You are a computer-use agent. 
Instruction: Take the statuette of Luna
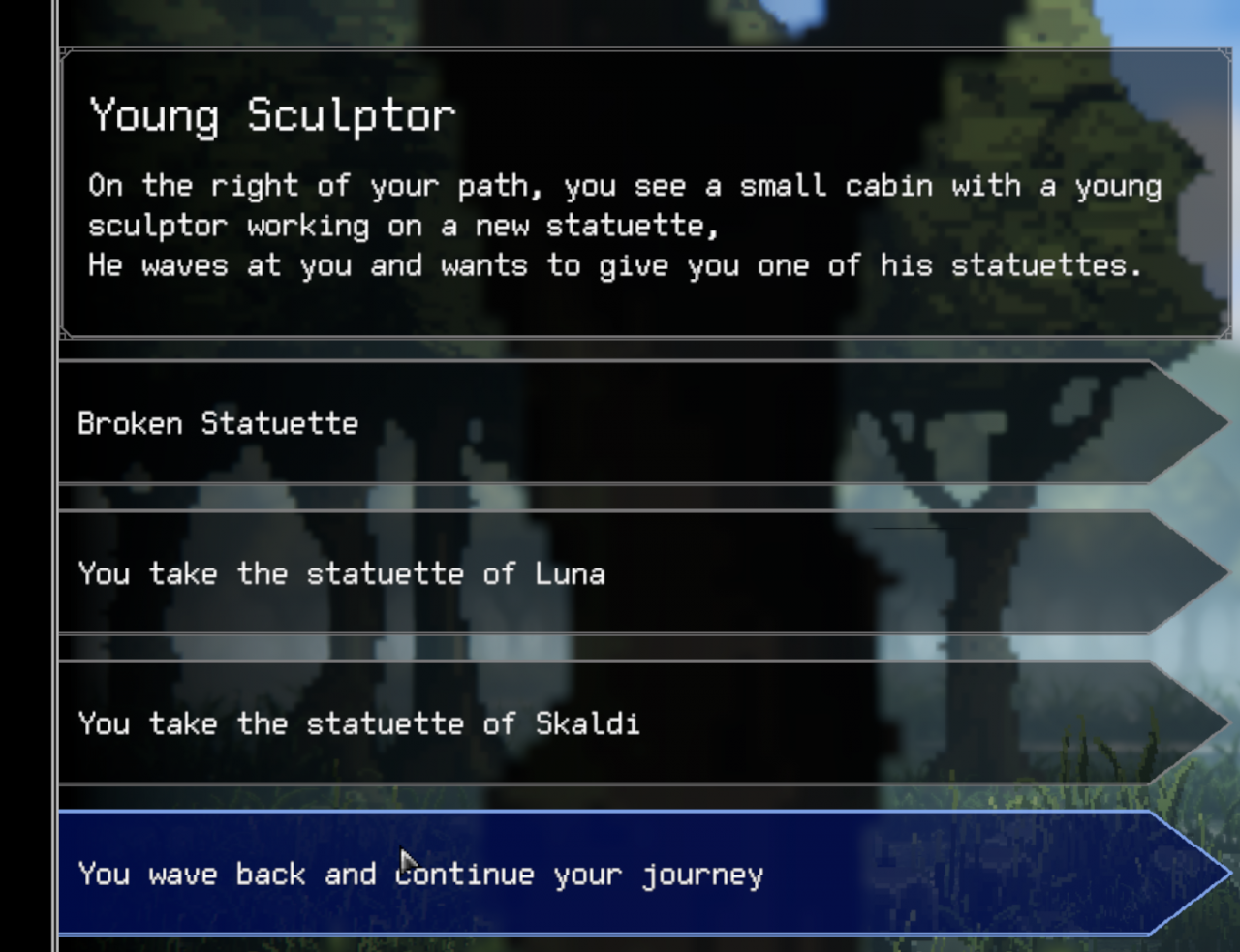tap(620, 573)
